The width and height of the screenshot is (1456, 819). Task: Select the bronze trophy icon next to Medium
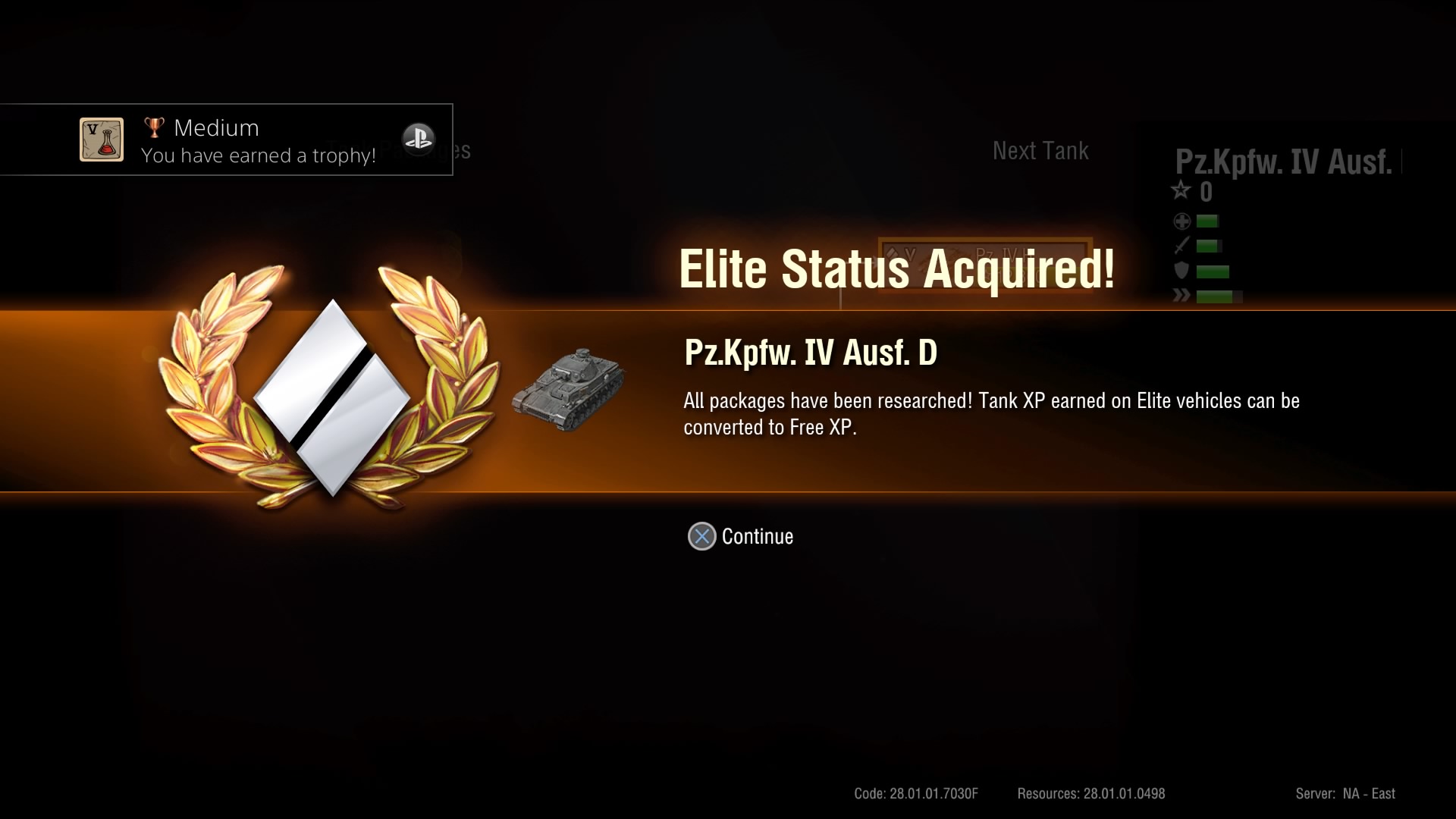155,126
